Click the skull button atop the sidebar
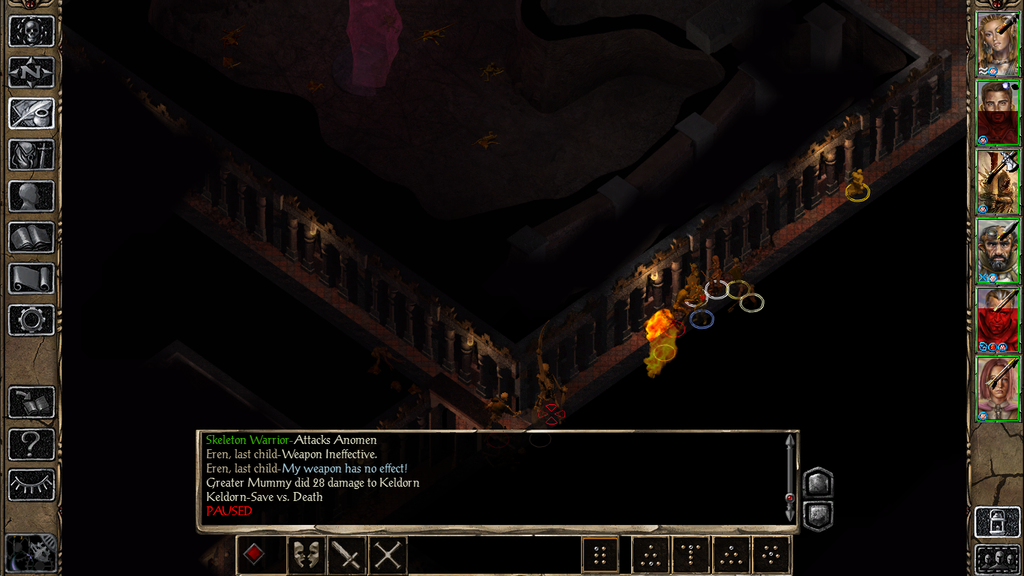Viewport: 1024px width, 576px height. (x=31, y=31)
